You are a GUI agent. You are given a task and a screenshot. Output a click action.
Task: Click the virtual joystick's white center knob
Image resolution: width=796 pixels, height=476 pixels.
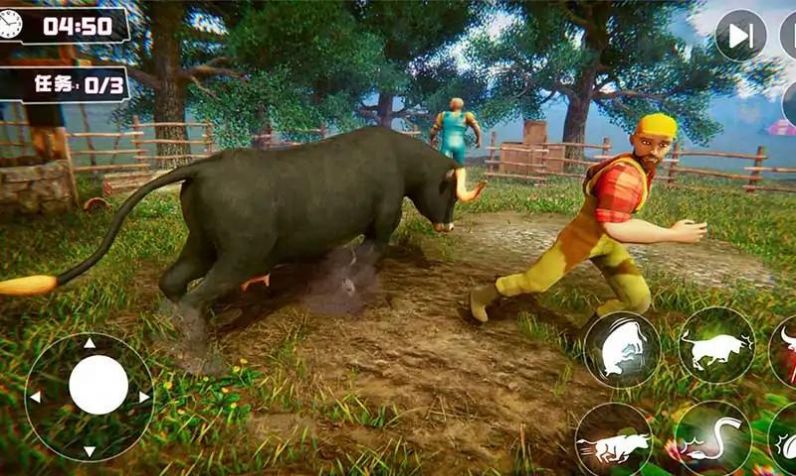98,385
